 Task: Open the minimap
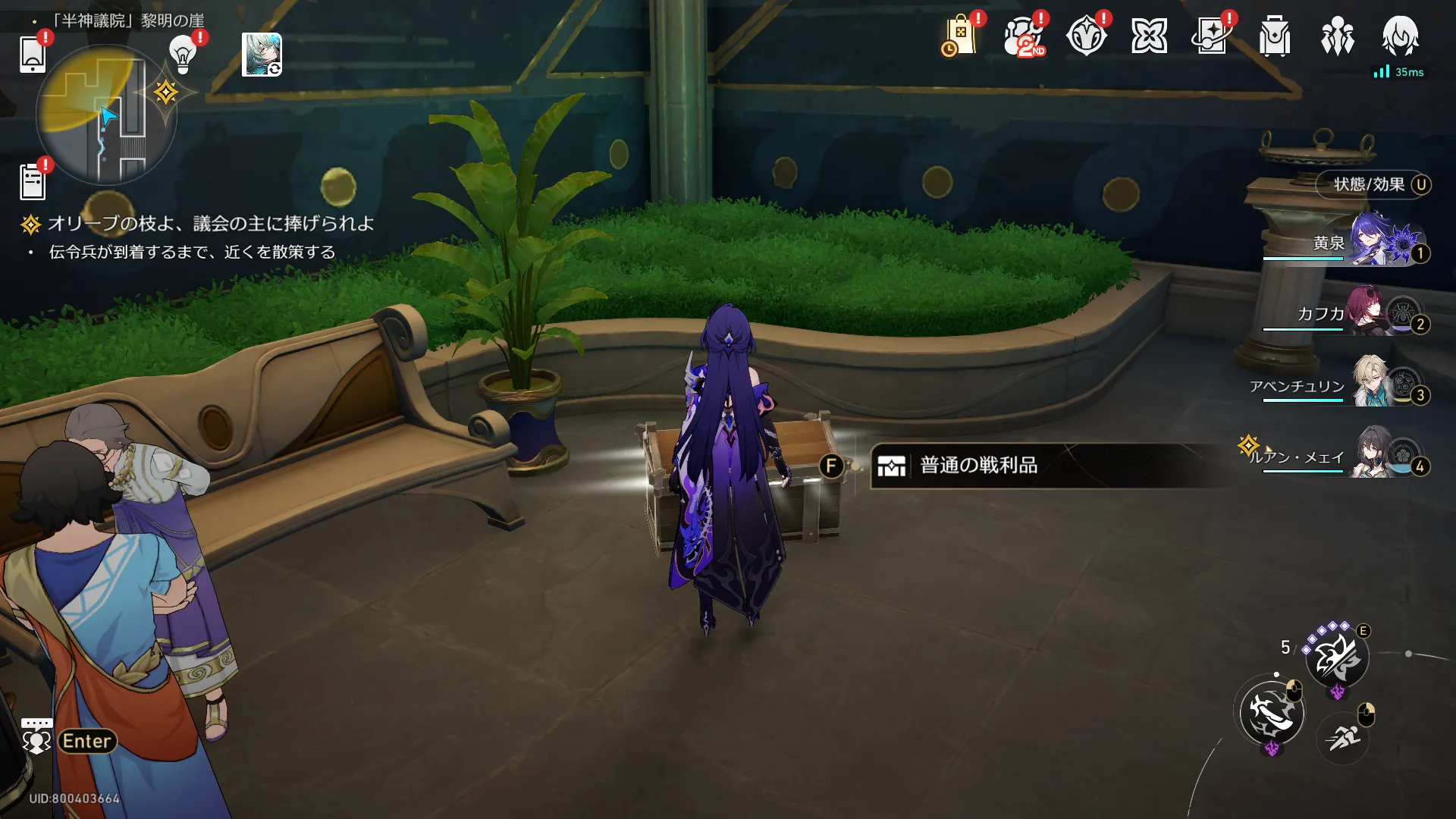[106, 115]
